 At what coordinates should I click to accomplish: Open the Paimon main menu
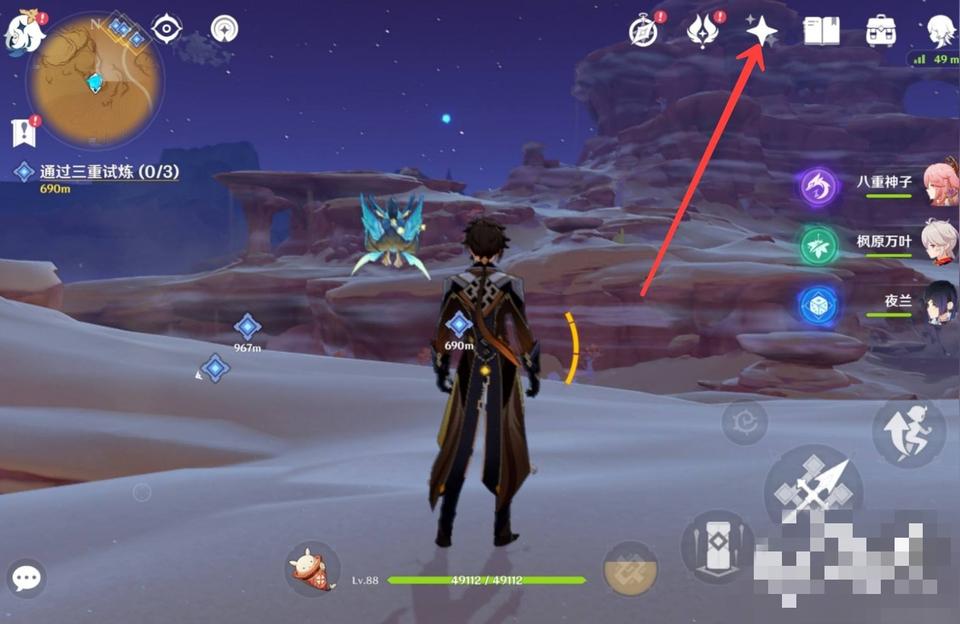pos(24,32)
